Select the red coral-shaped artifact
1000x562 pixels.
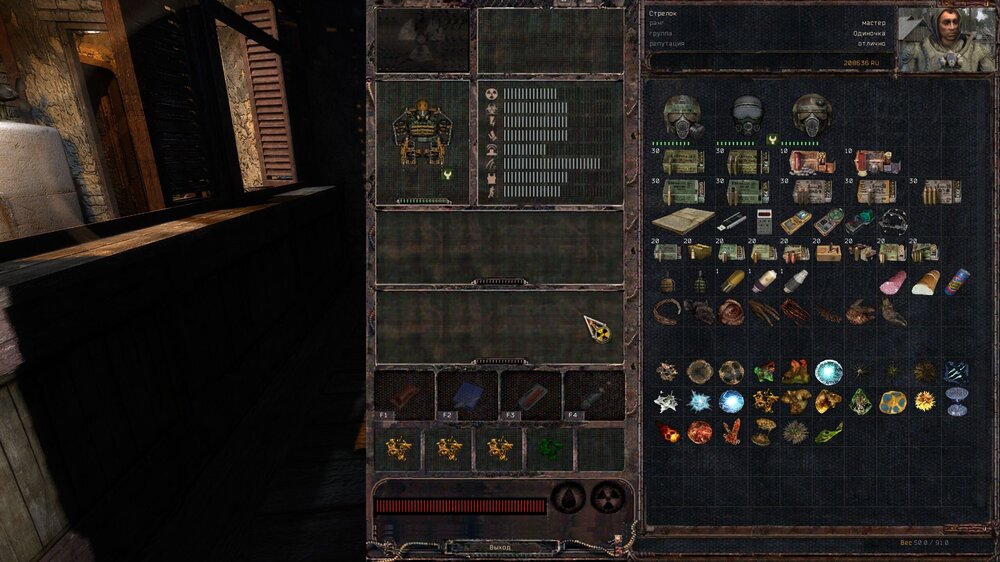(732, 432)
